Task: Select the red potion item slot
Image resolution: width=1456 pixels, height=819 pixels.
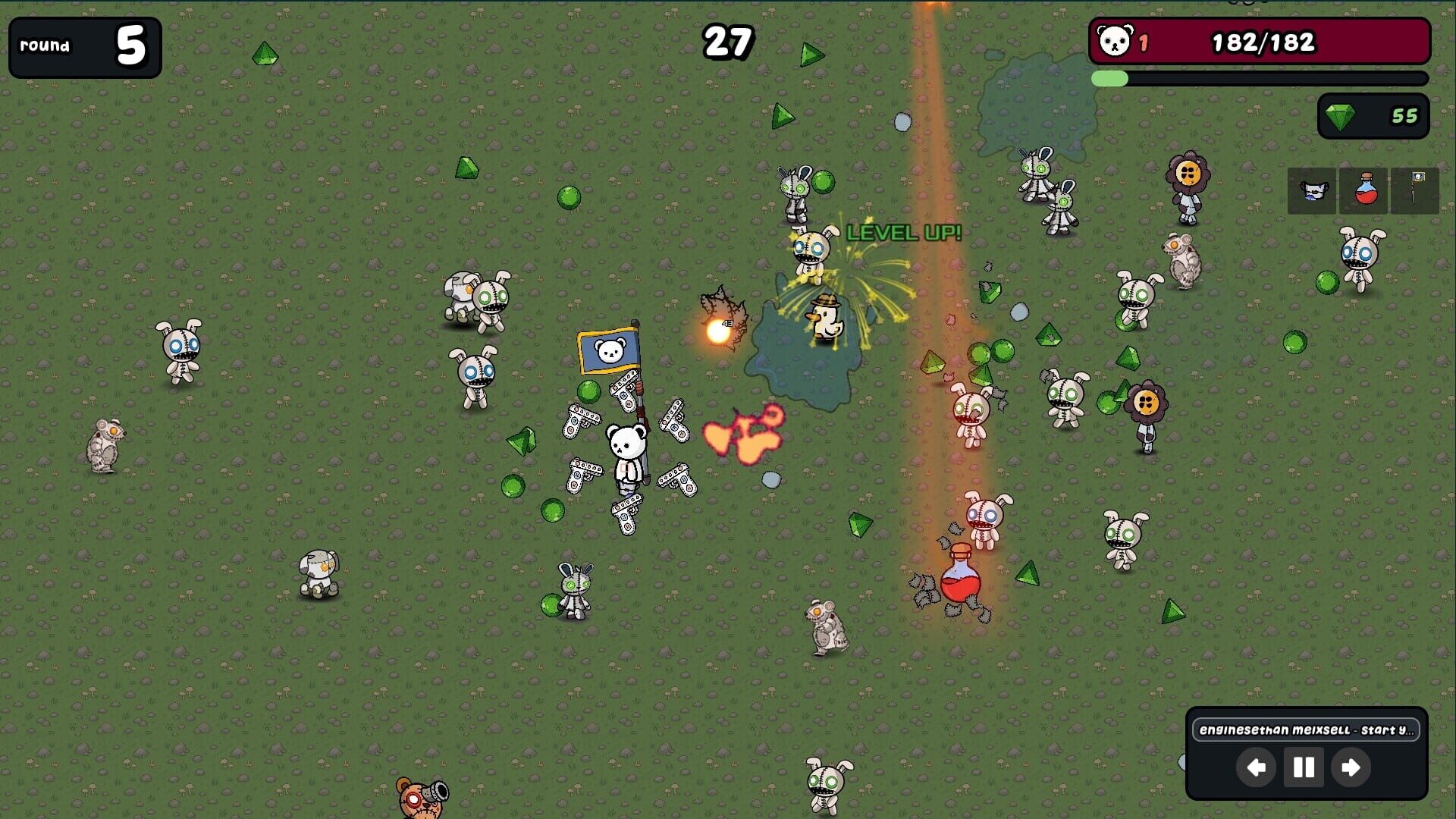Action: point(1363,190)
